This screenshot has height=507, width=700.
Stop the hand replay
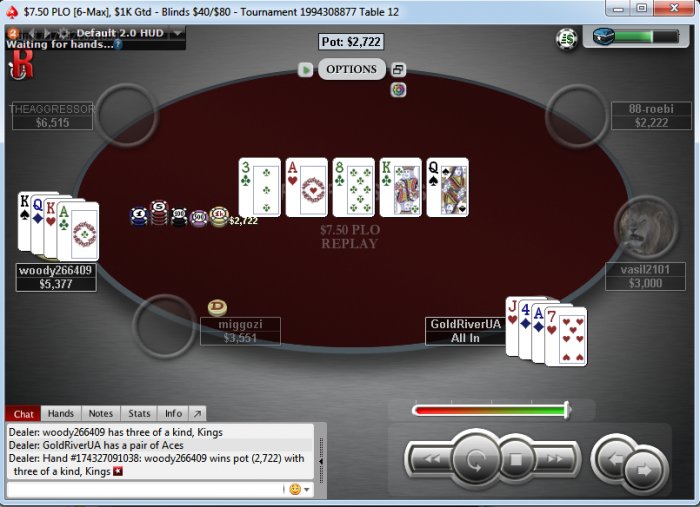click(x=517, y=461)
